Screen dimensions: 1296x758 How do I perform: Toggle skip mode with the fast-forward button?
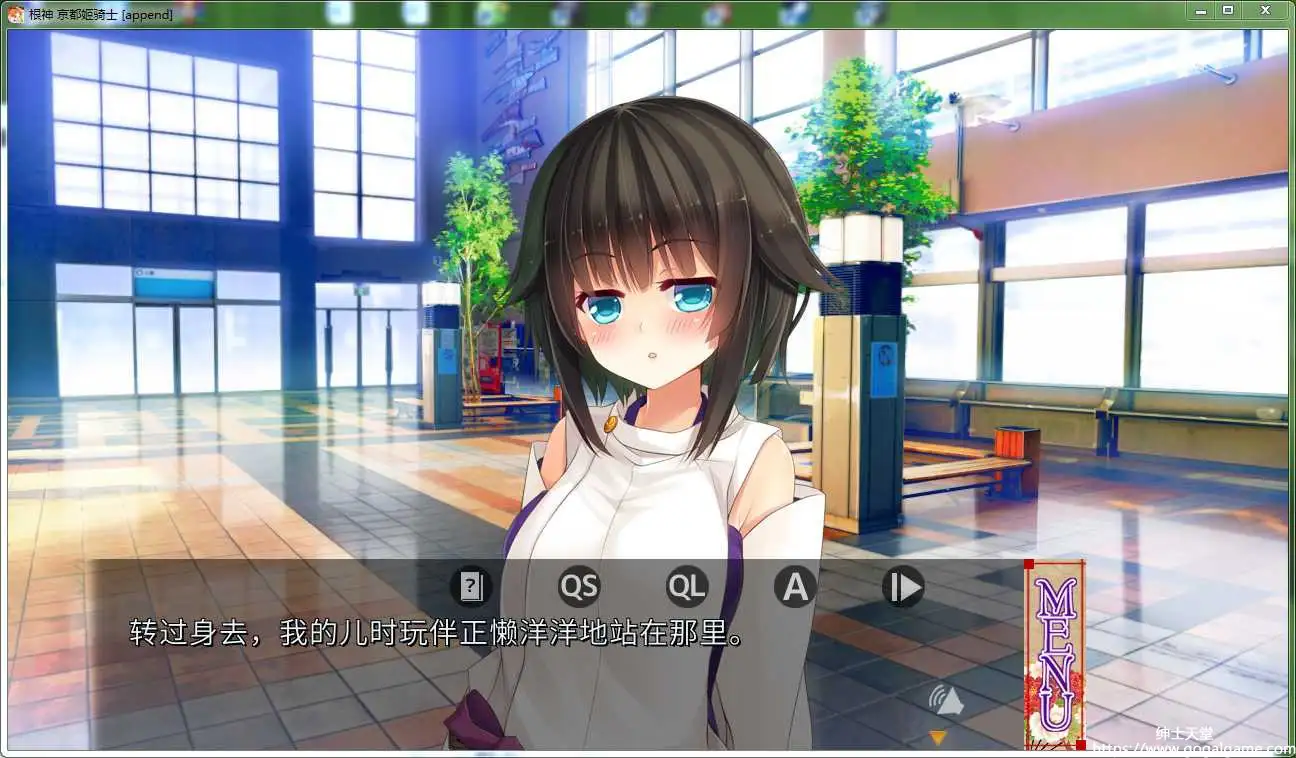tap(902, 587)
